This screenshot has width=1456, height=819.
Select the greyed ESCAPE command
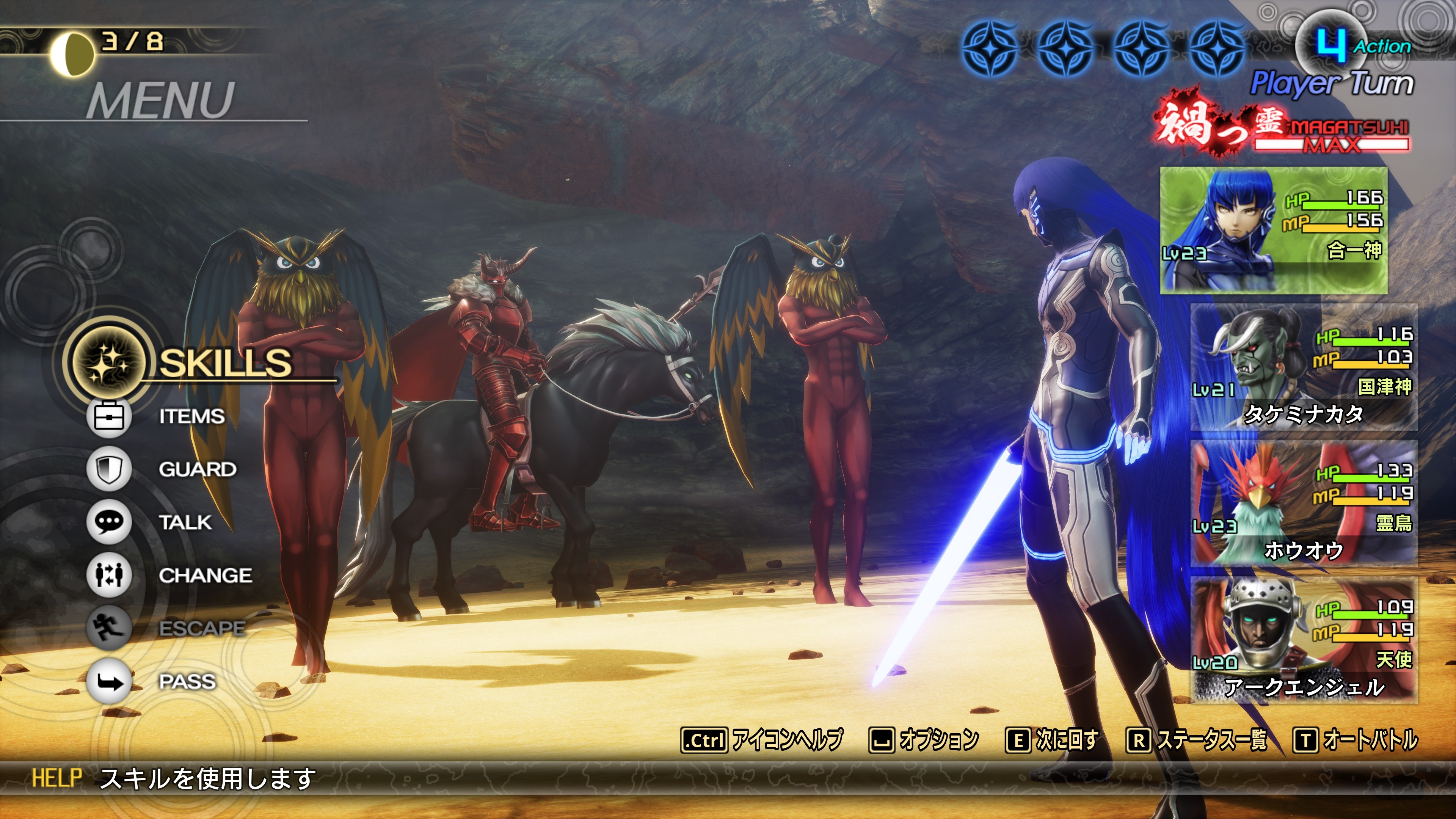pyautogui.click(x=201, y=628)
